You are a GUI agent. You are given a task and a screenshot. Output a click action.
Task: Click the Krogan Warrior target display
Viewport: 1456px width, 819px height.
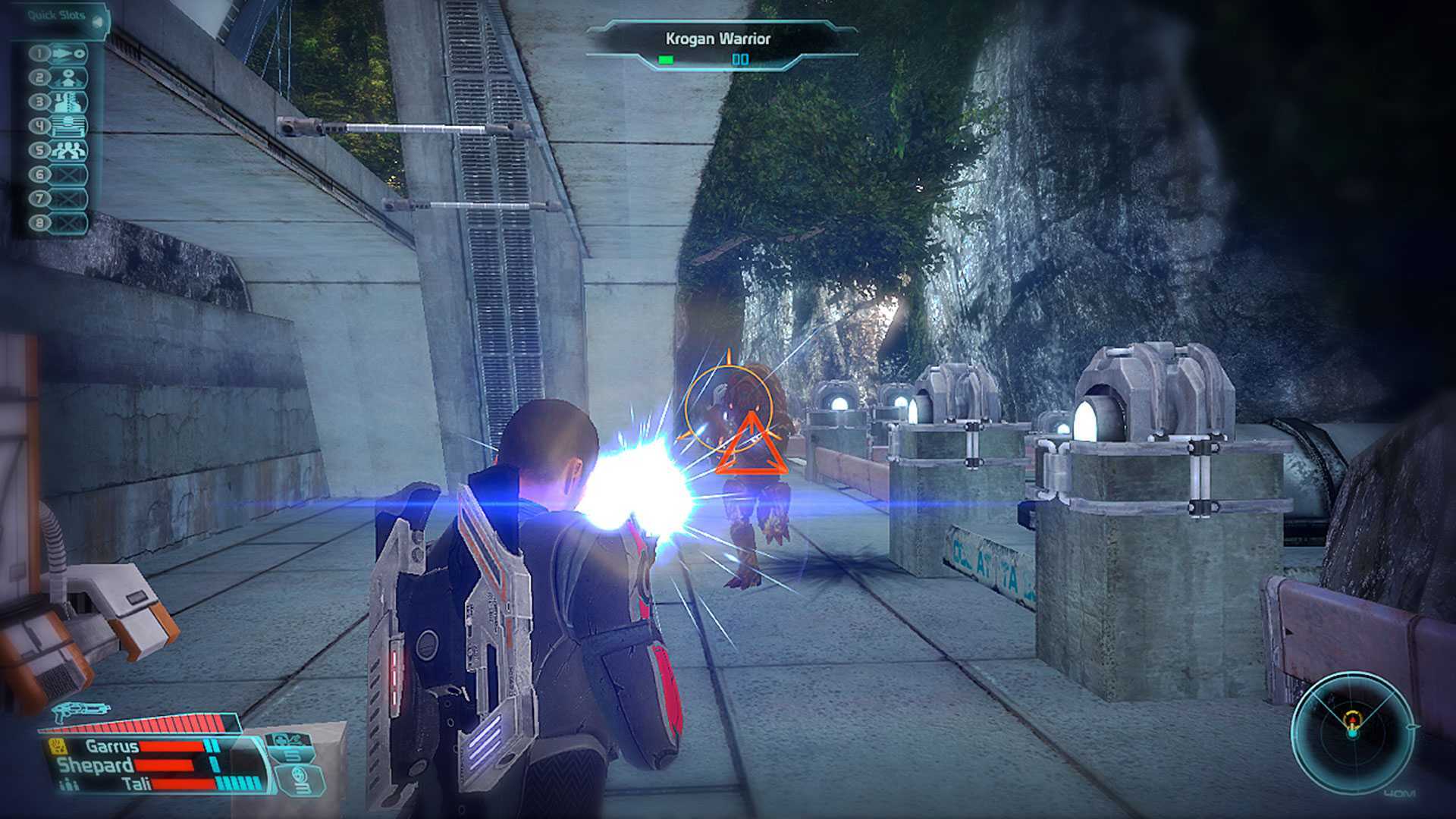point(717,45)
